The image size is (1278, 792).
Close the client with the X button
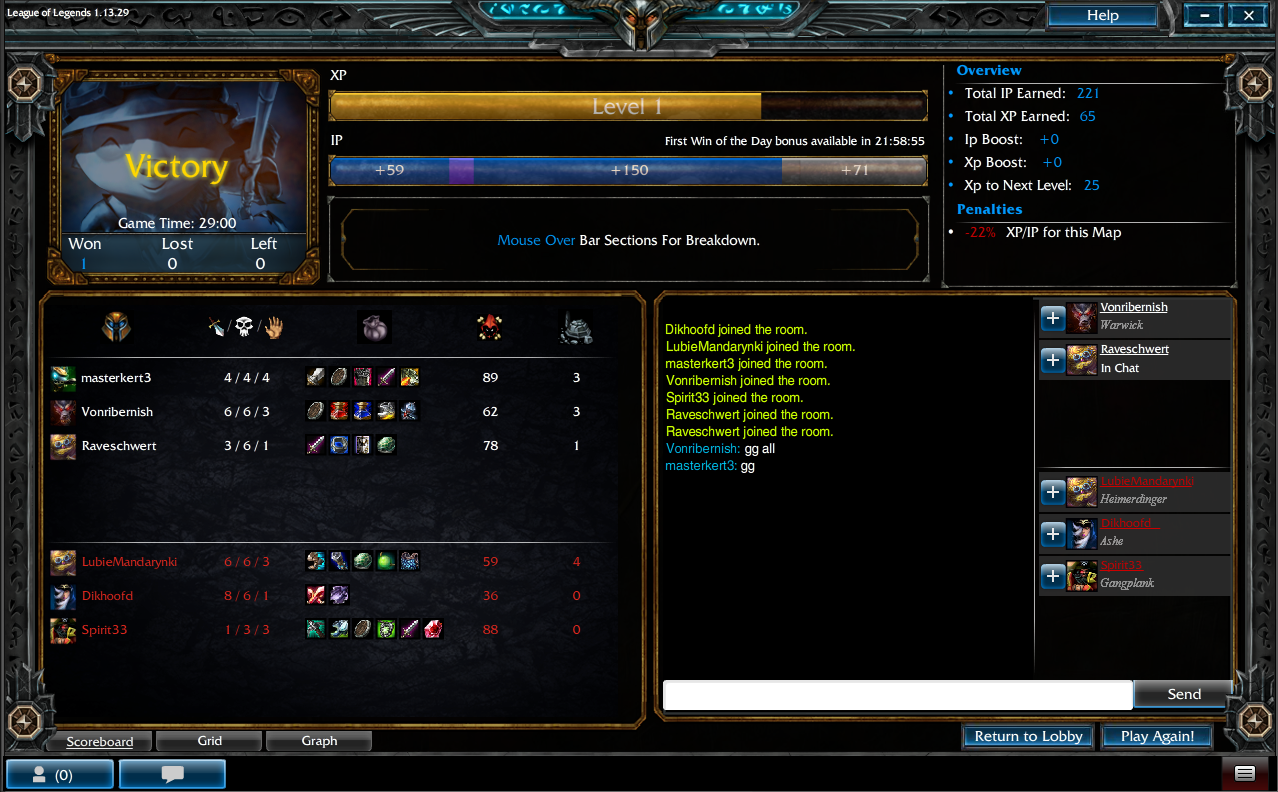pos(1249,16)
